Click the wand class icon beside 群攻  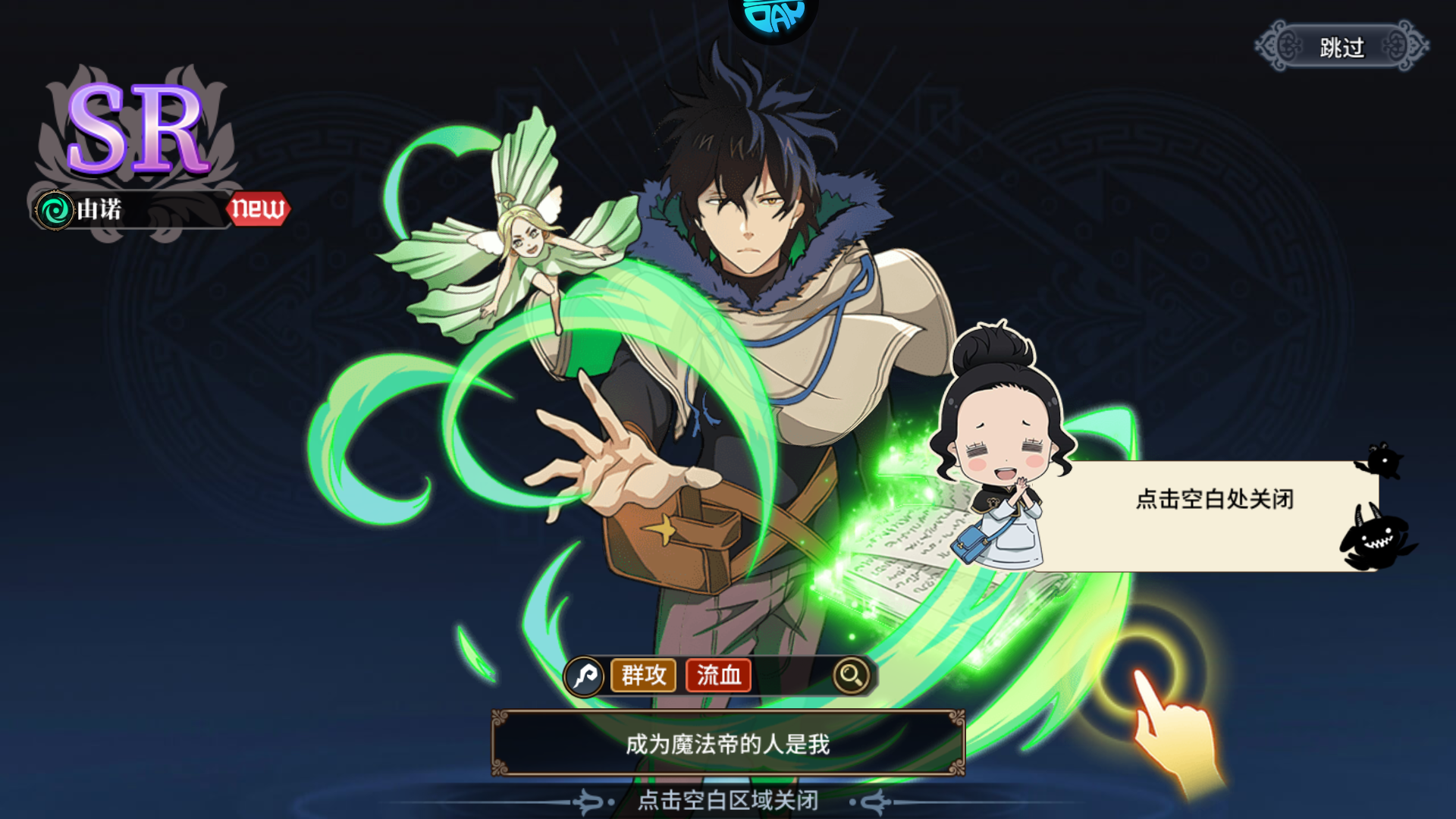(x=585, y=674)
